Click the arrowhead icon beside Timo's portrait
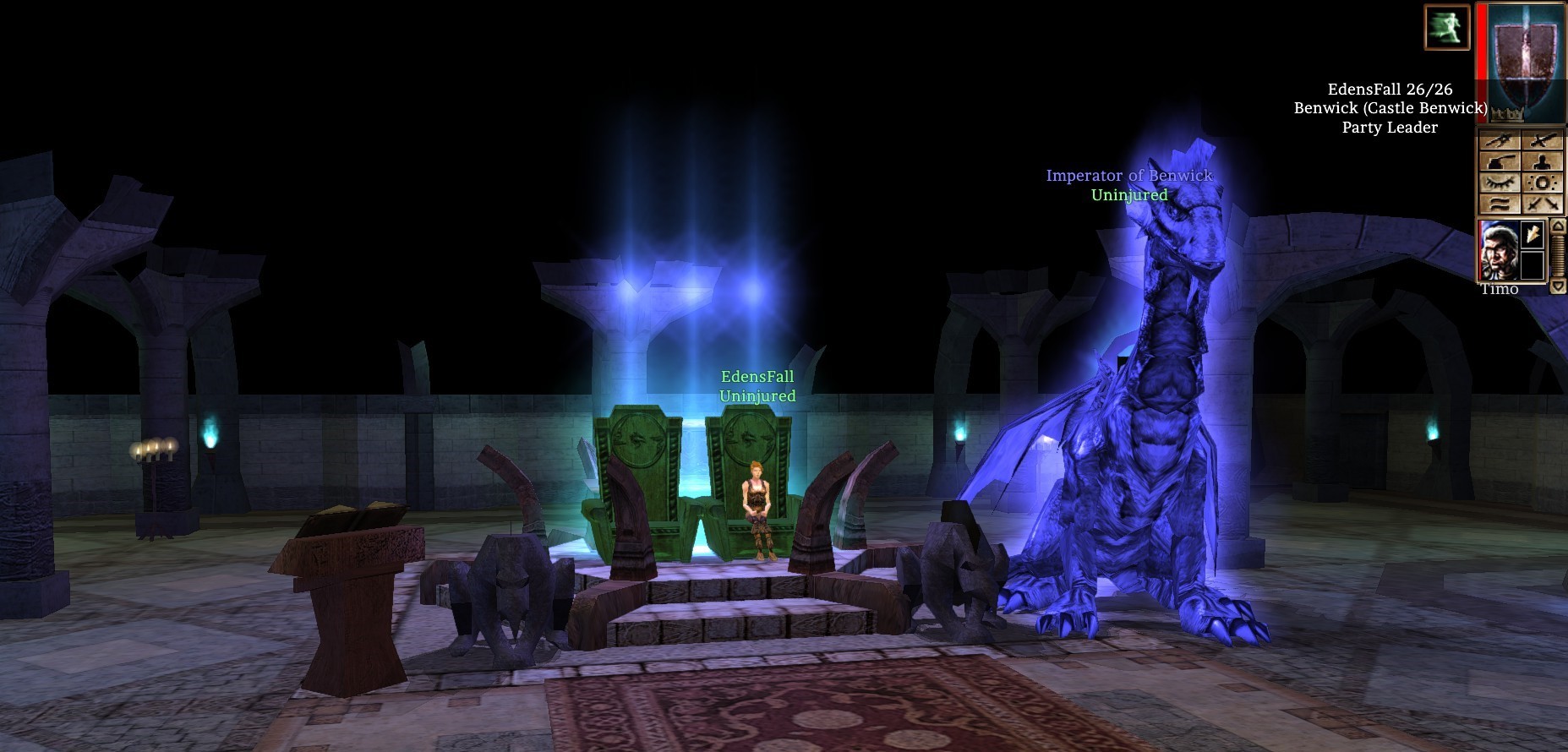1568x752 pixels. [x=1532, y=234]
